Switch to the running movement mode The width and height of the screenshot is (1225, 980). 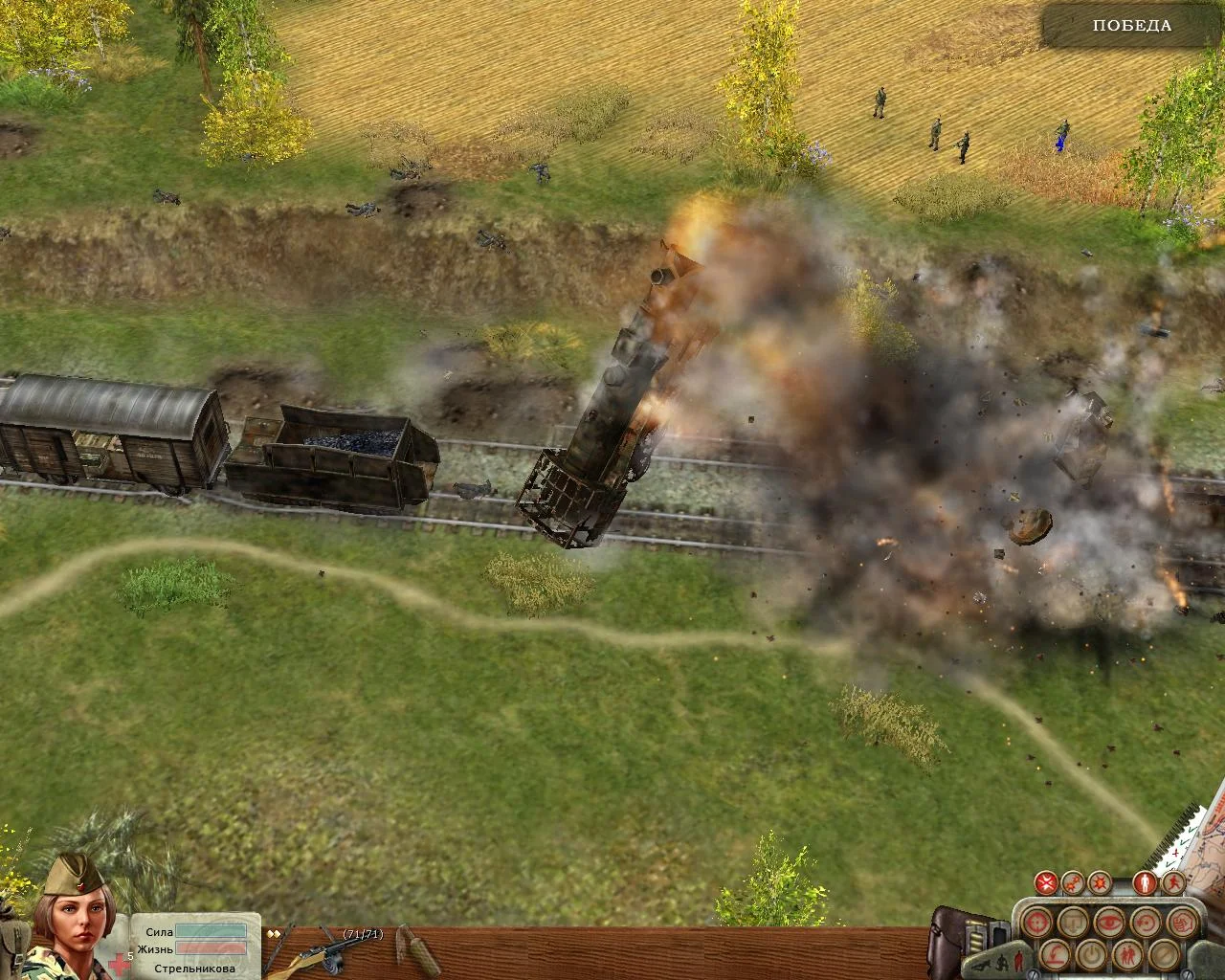coord(1169,880)
